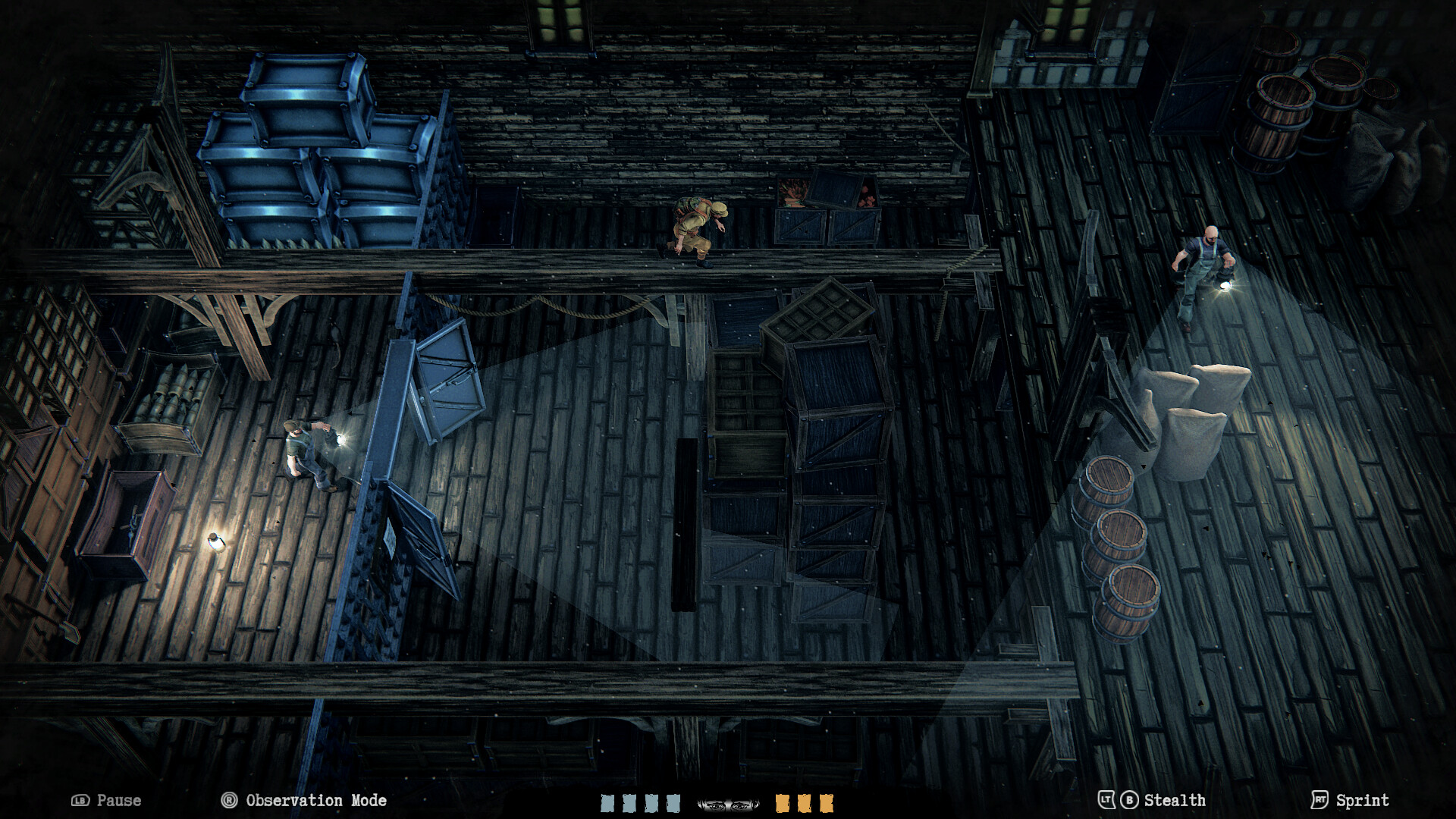The width and height of the screenshot is (1456, 819).
Task: Click the RT trigger icon beside Sprint
Action: [x=1319, y=800]
